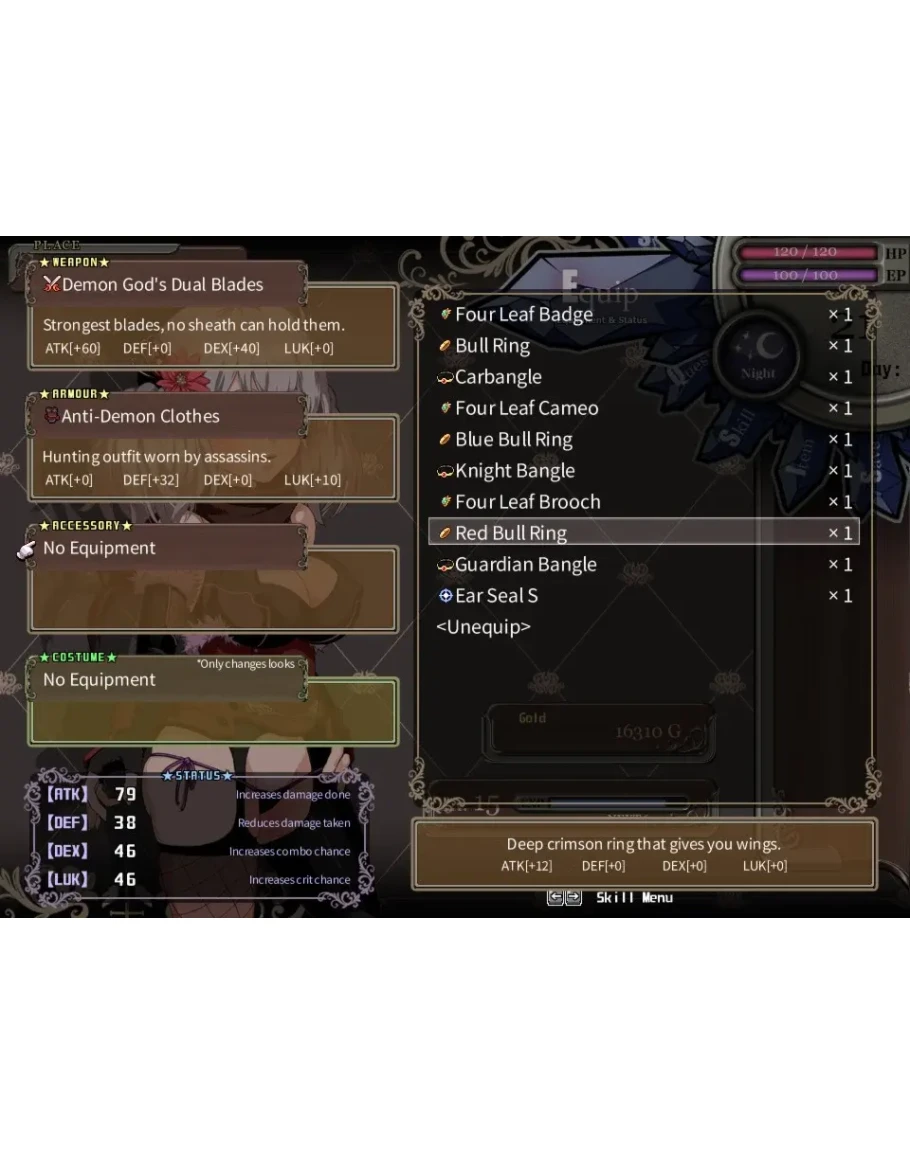Pick the Carbangle accessory
The width and height of the screenshot is (910, 1155).
tap(498, 377)
